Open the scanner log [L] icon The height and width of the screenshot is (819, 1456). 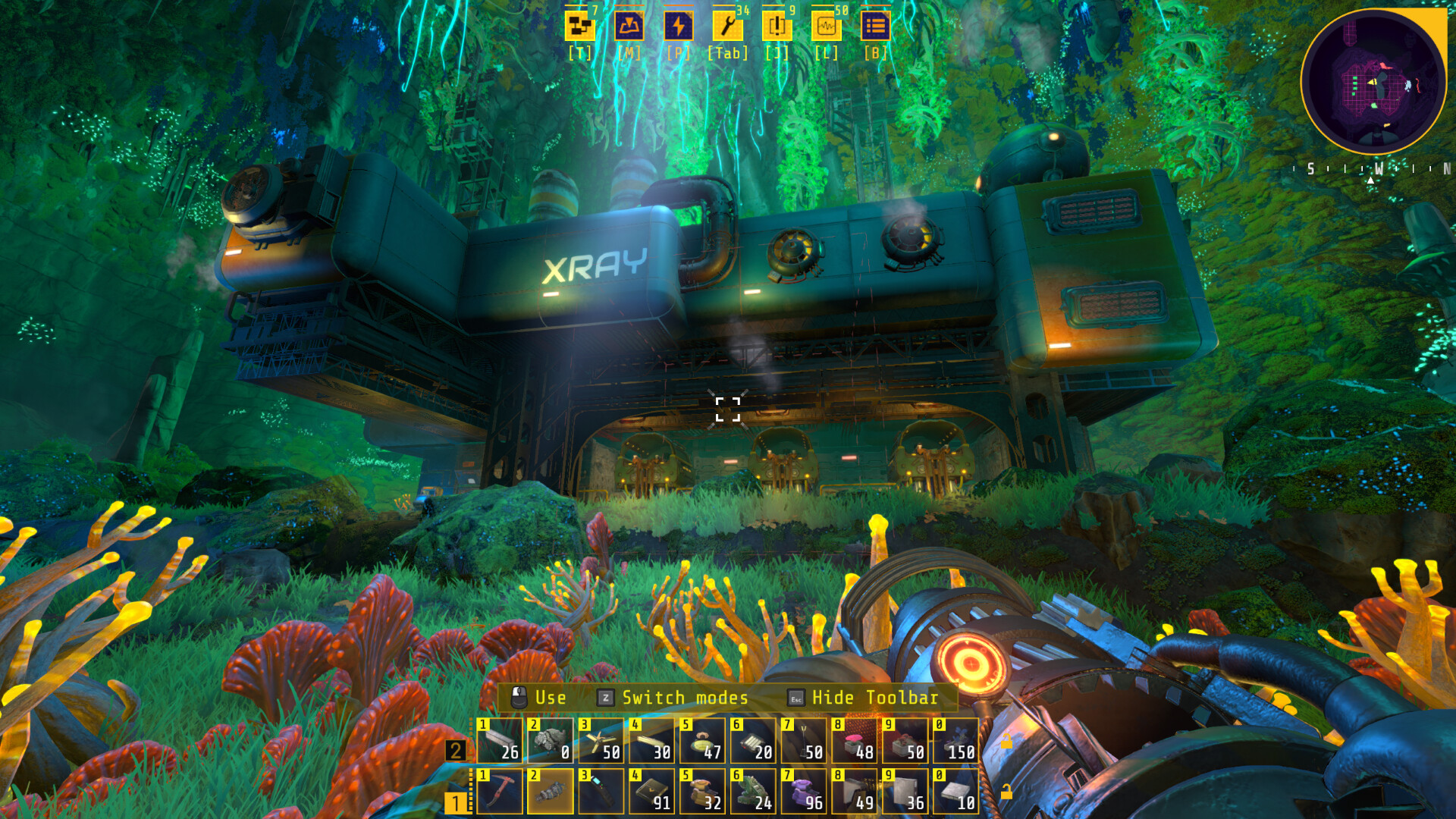tap(826, 27)
